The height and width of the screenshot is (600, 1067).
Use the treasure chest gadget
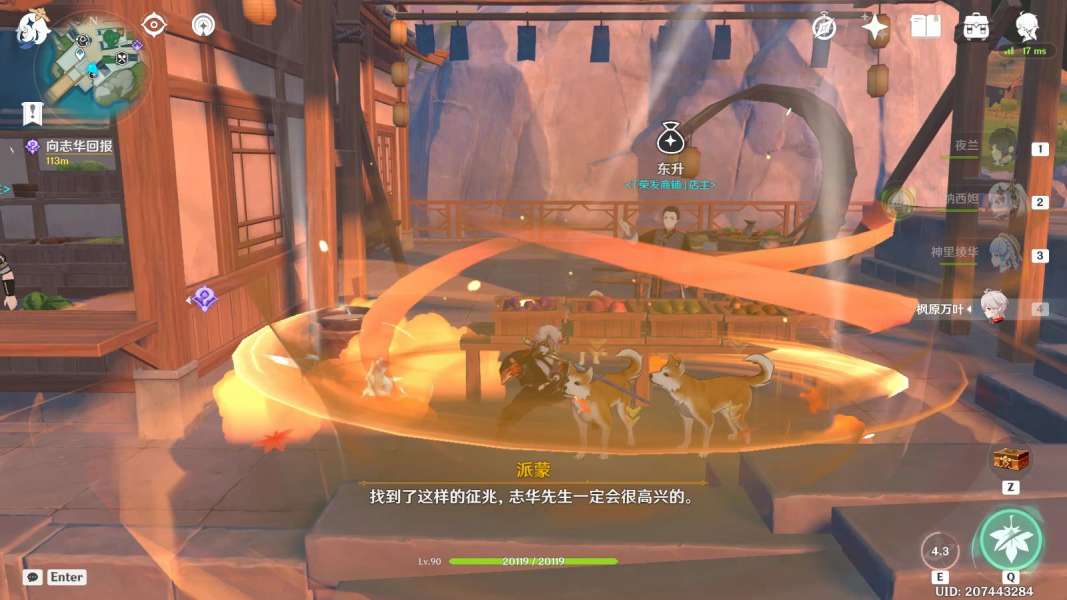tap(1011, 460)
